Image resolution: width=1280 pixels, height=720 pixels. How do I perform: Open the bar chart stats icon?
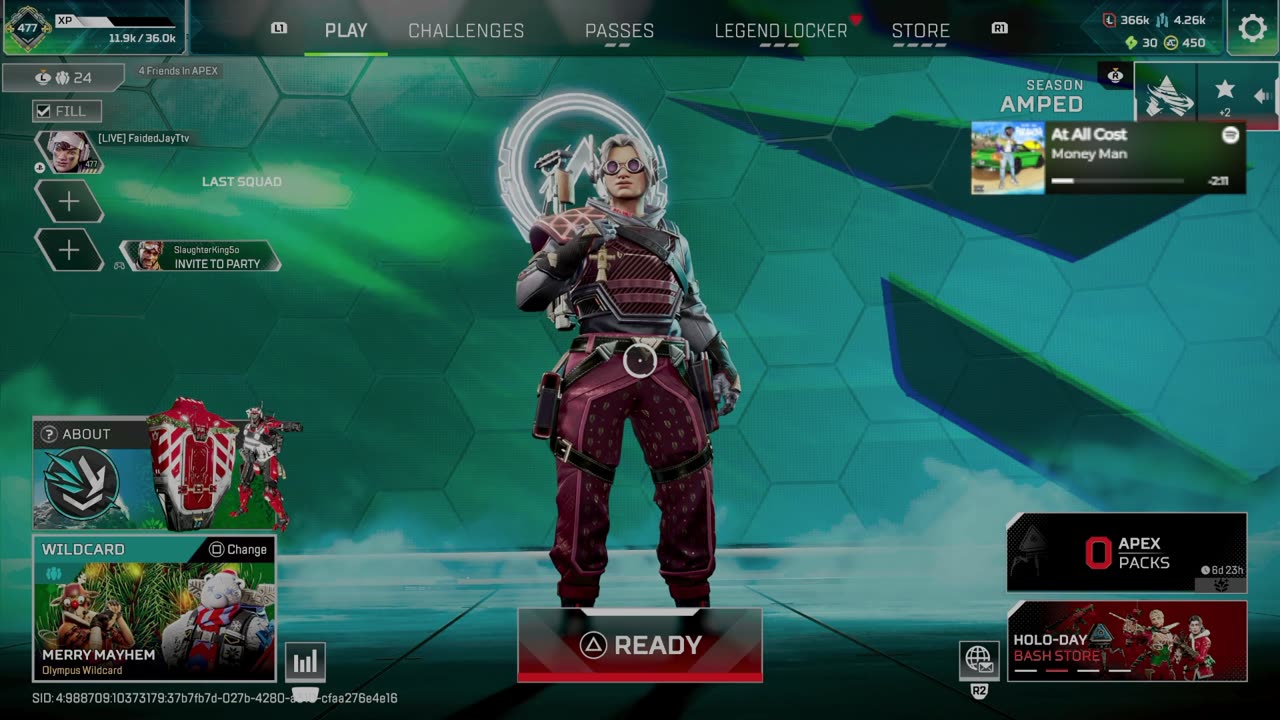tap(305, 661)
